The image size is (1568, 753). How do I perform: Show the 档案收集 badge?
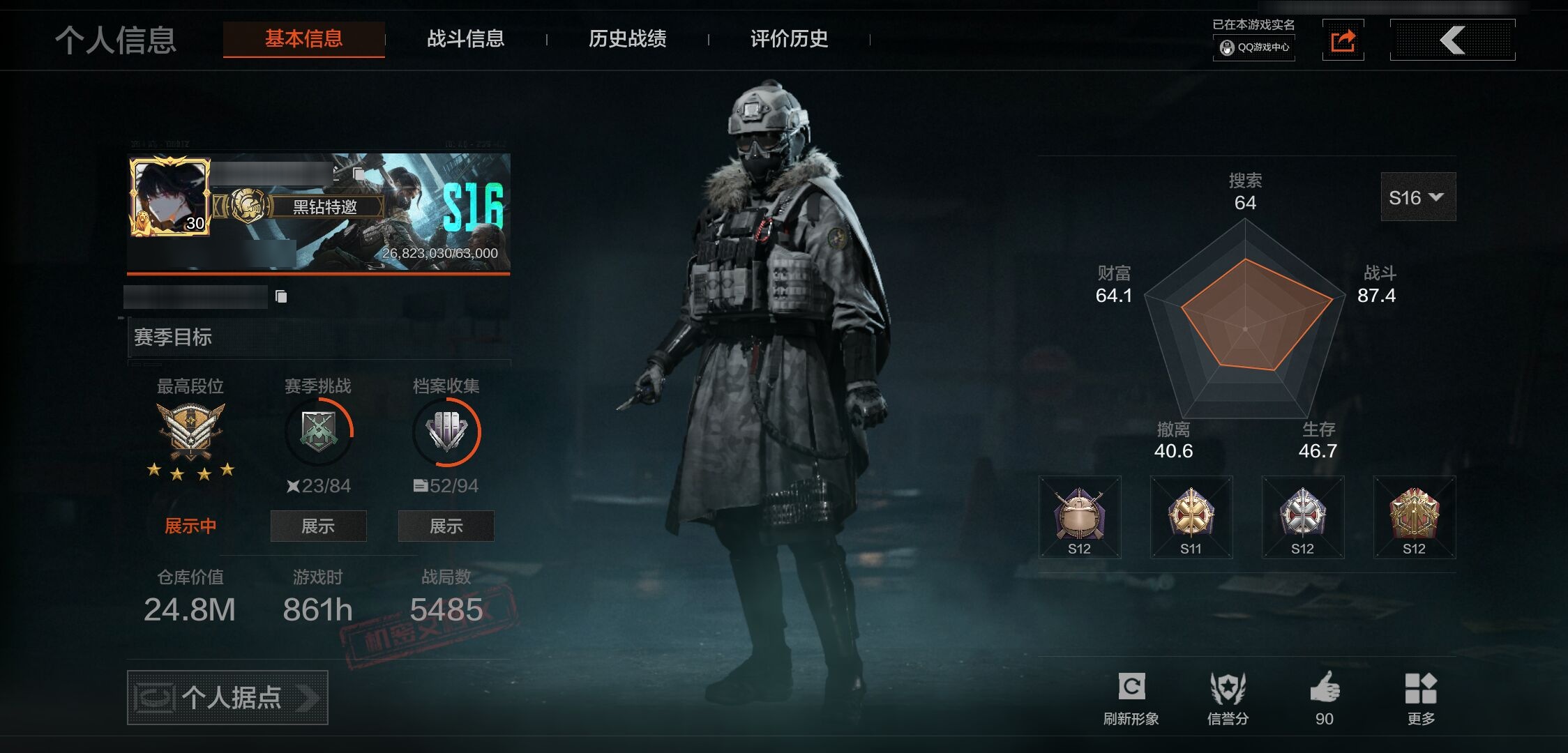coord(446,526)
